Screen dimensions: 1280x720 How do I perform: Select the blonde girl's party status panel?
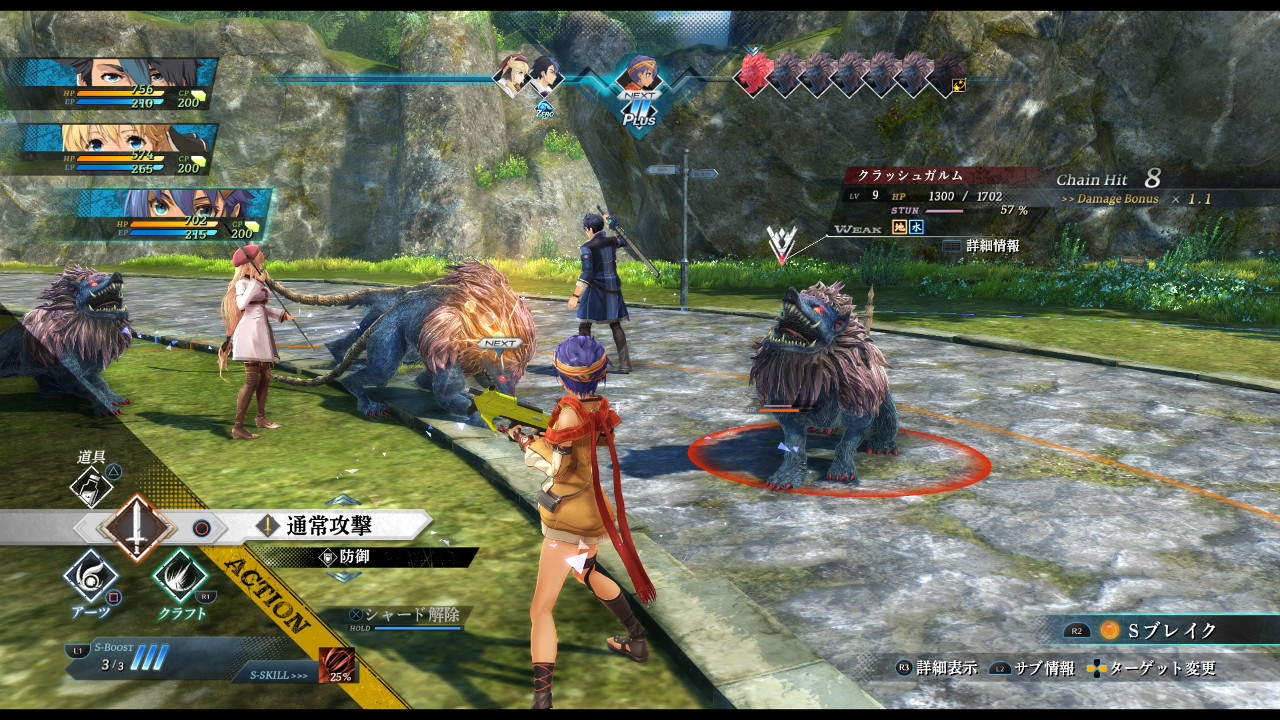point(112,149)
